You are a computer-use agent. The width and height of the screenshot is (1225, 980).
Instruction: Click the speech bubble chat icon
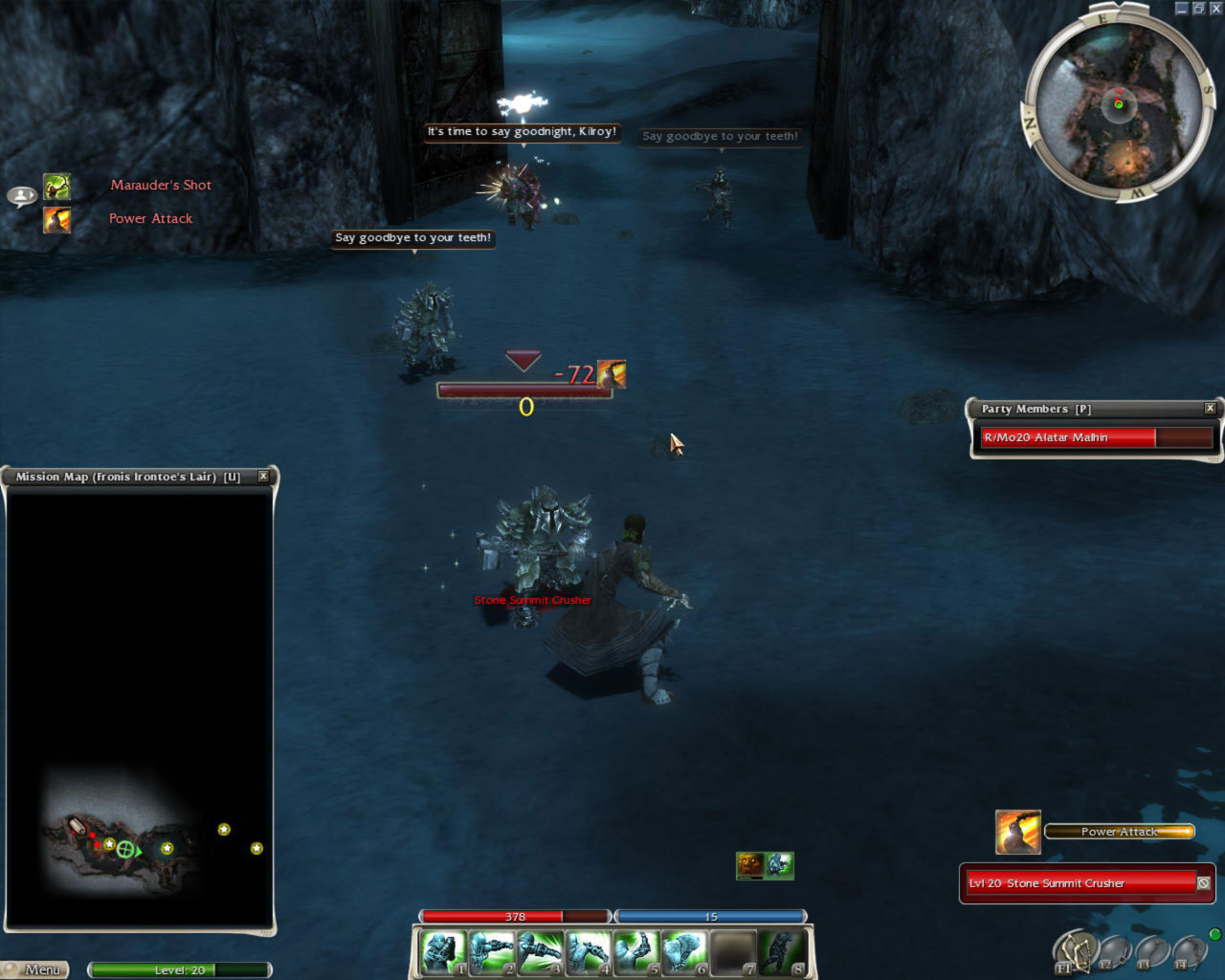pos(21,196)
